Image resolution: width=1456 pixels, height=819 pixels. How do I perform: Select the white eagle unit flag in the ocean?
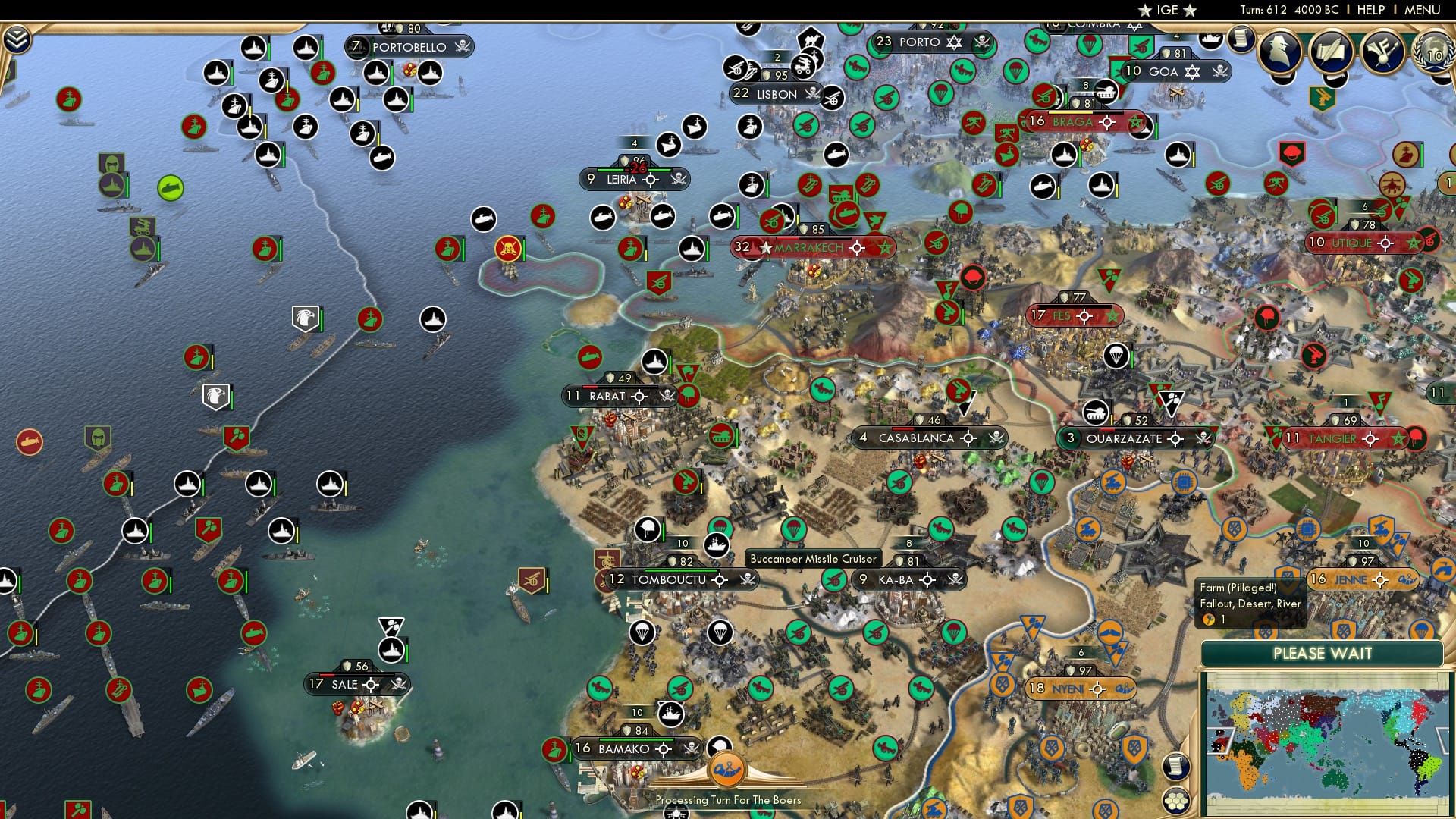305,318
